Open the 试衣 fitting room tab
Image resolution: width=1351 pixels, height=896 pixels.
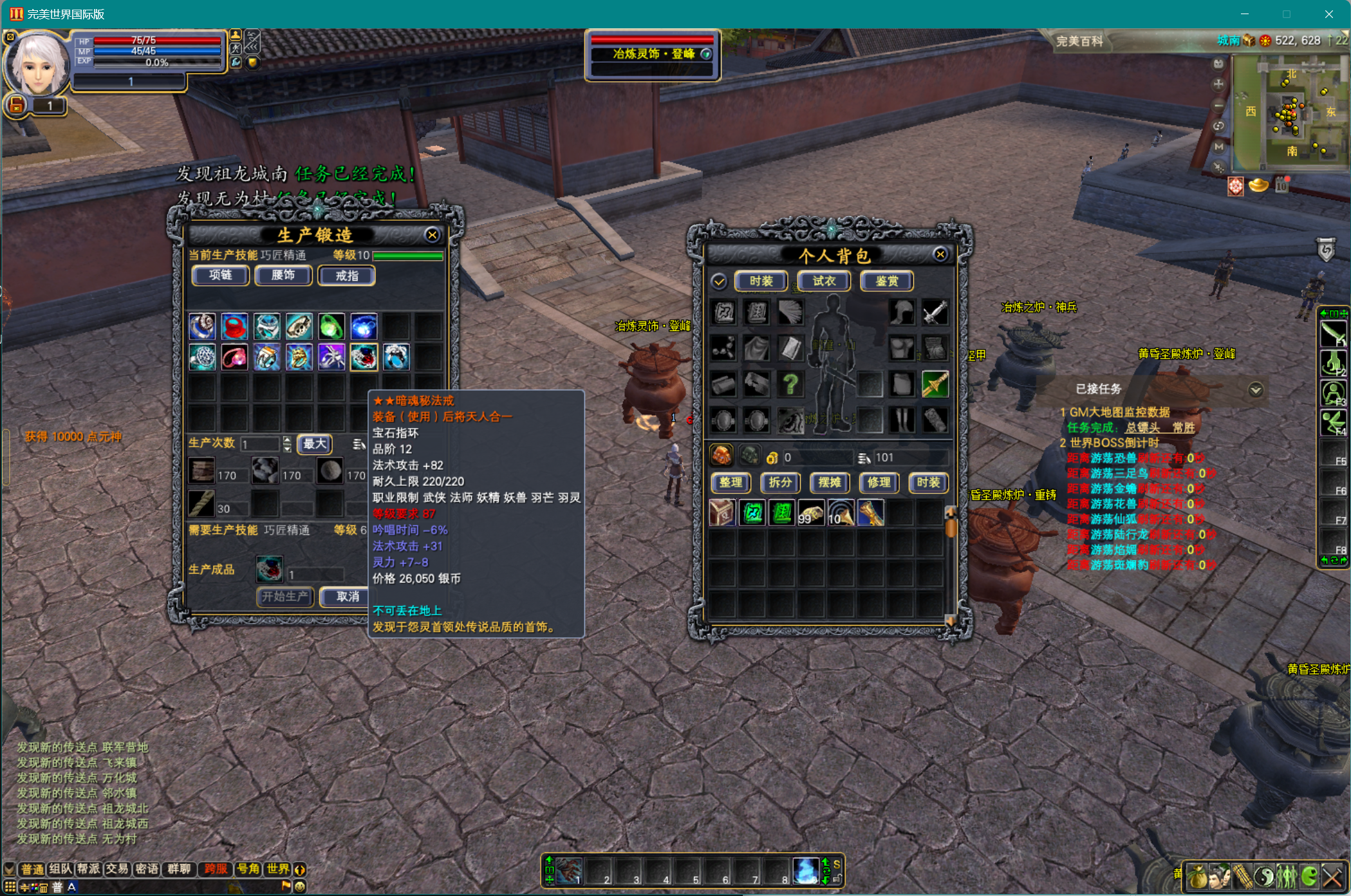(824, 281)
